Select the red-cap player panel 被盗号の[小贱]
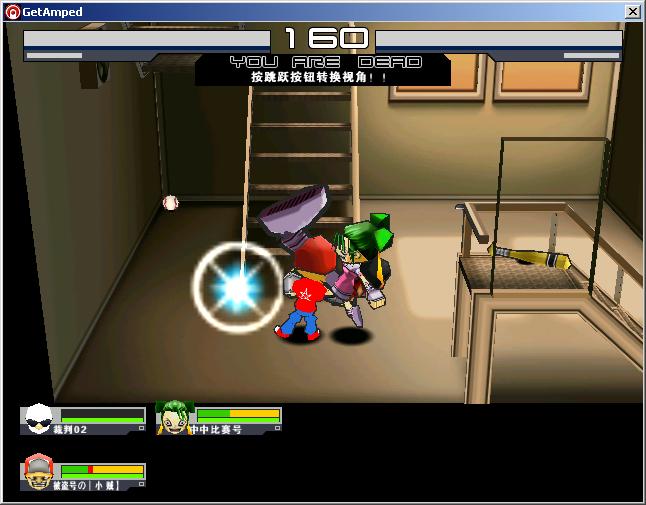The height and width of the screenshot is (505, 646). click(x=83, y=474)
